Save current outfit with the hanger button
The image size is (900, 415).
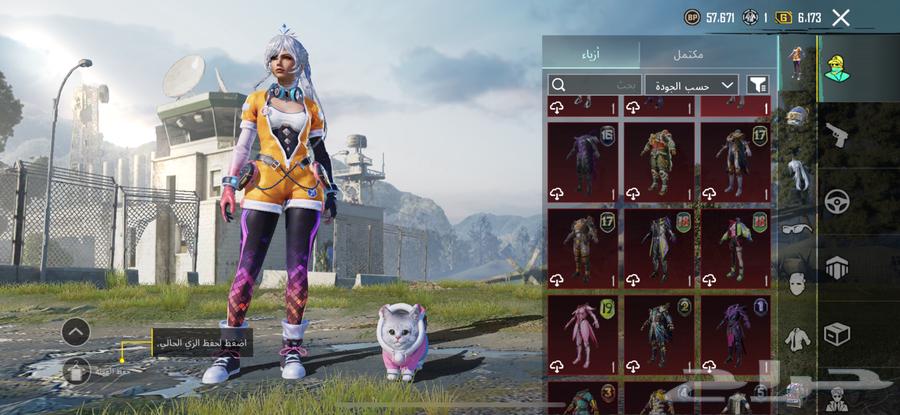click(76, 372)
